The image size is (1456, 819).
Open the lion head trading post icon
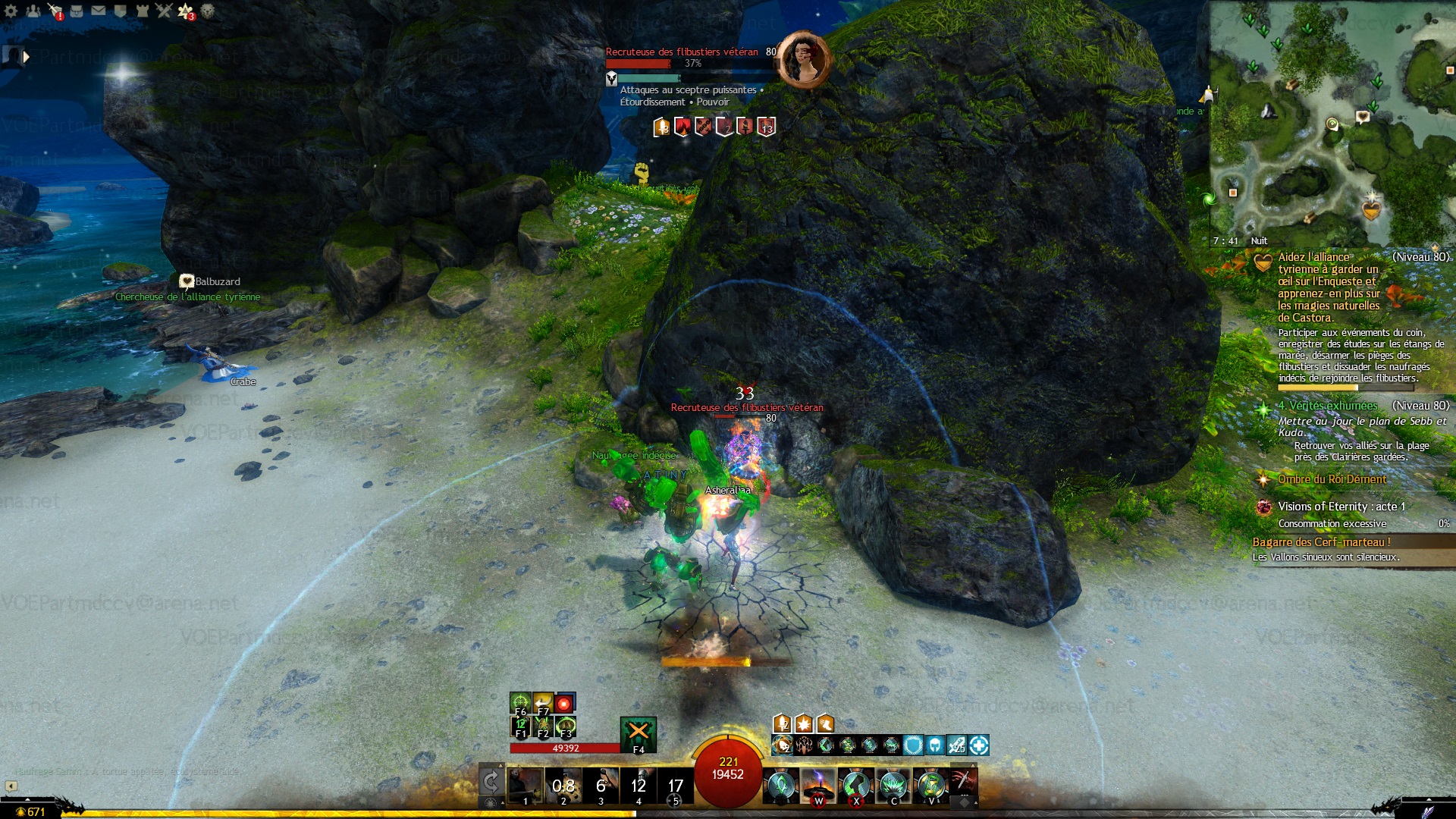coord(207,11)
